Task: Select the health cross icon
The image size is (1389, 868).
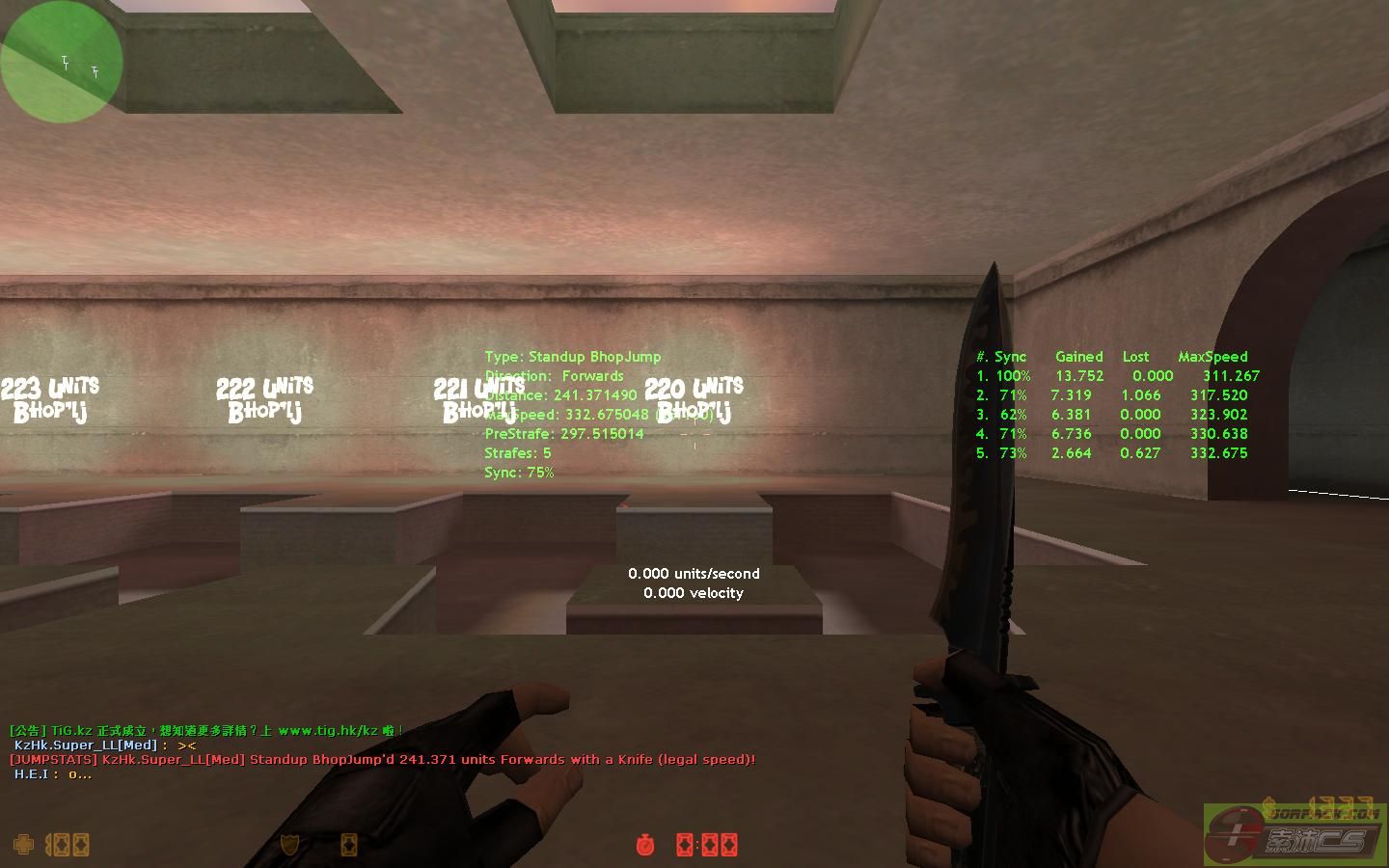Action: 22,845
